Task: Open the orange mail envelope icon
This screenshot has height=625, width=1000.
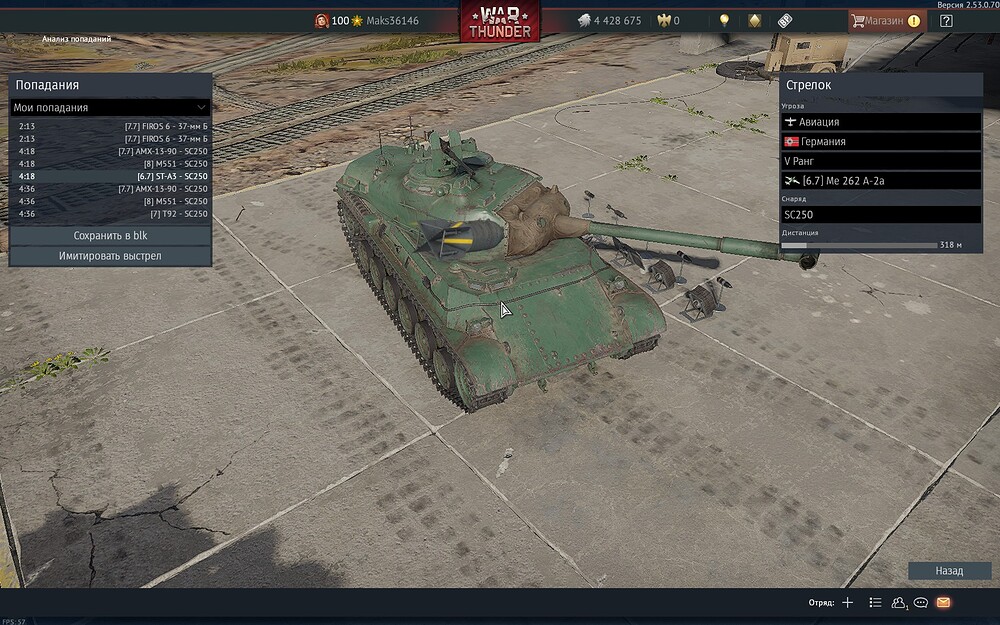Action: click(943, 603)
